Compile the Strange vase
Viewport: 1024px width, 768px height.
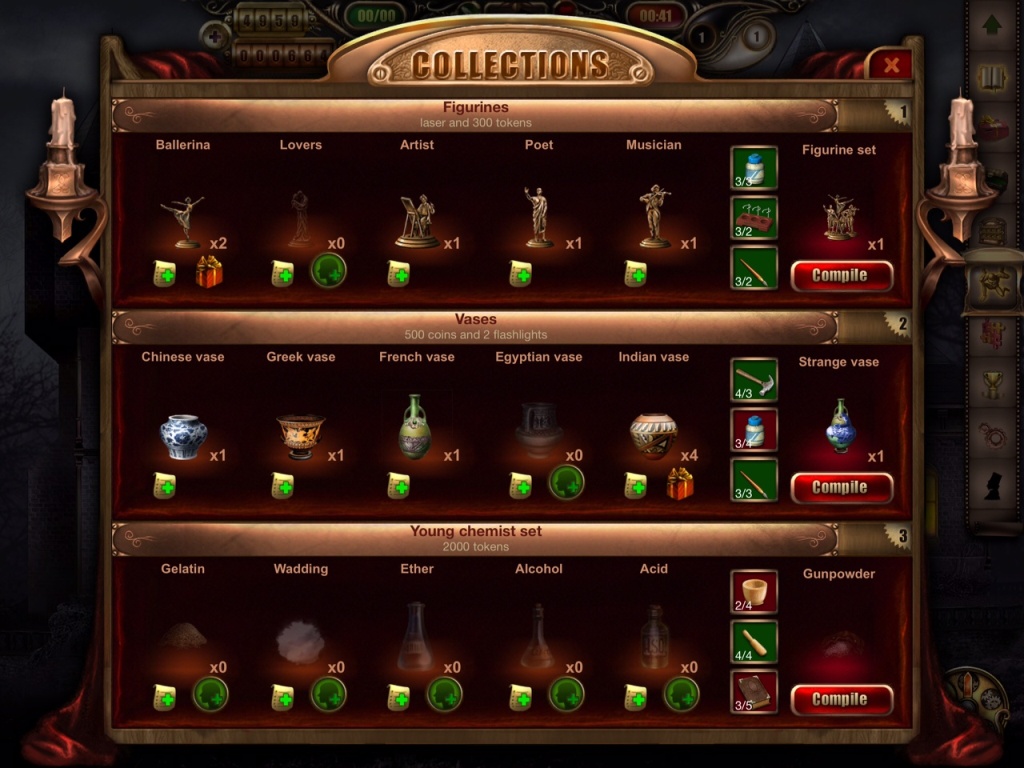coord(841,487)
